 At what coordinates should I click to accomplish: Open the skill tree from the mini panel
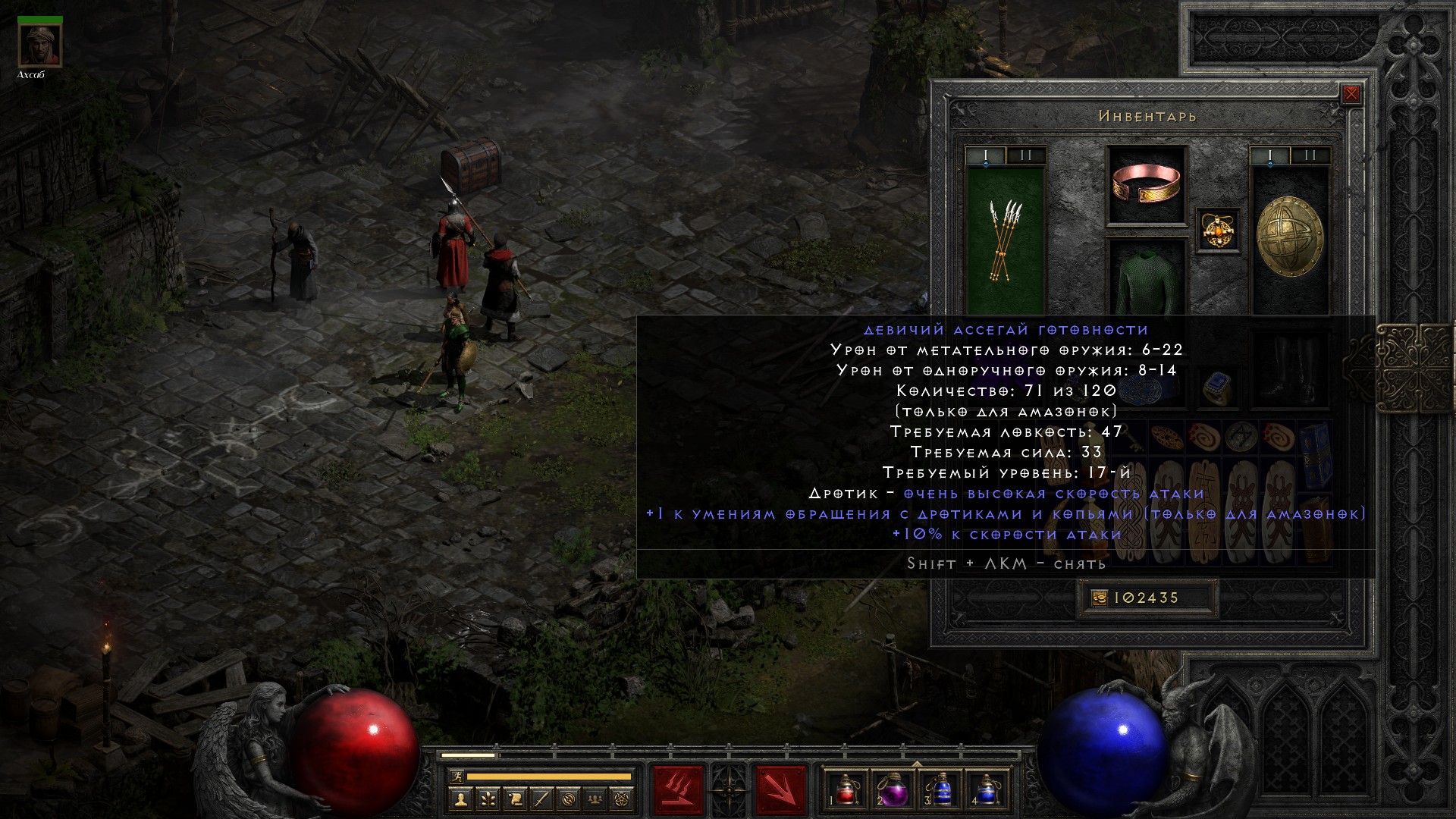coord(488,799)
